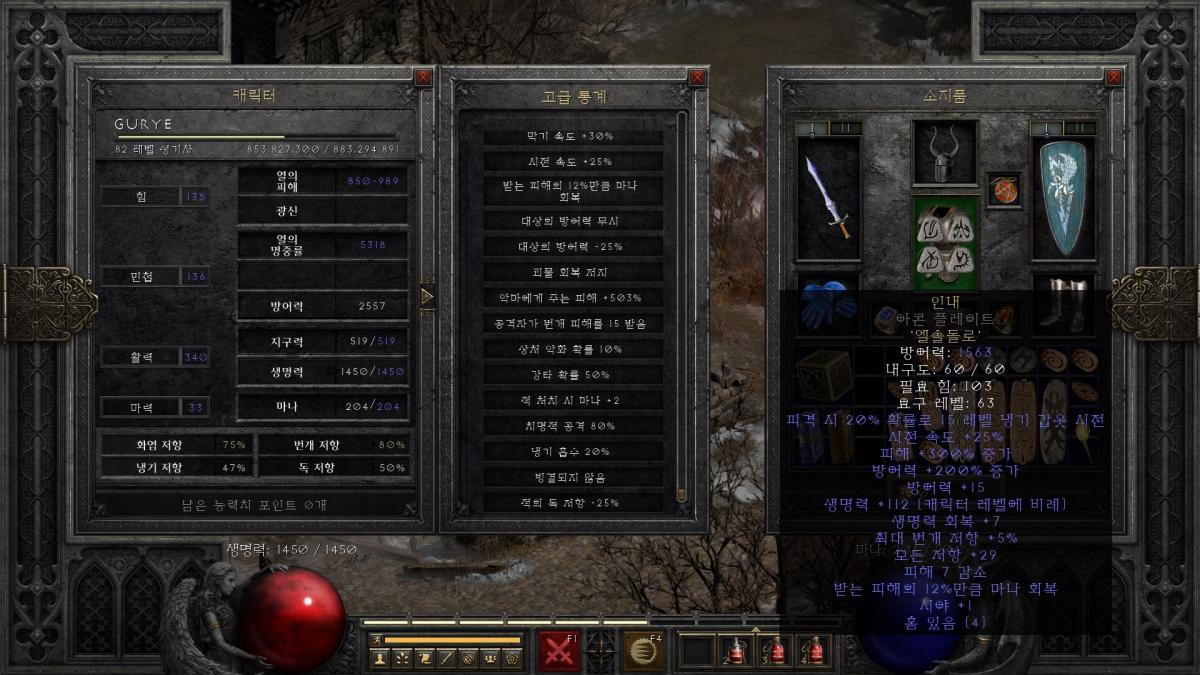Open the F1 crossed-swords attack skill selector
This screenshot has height=675, width=1200.
(x=558, y=650)
